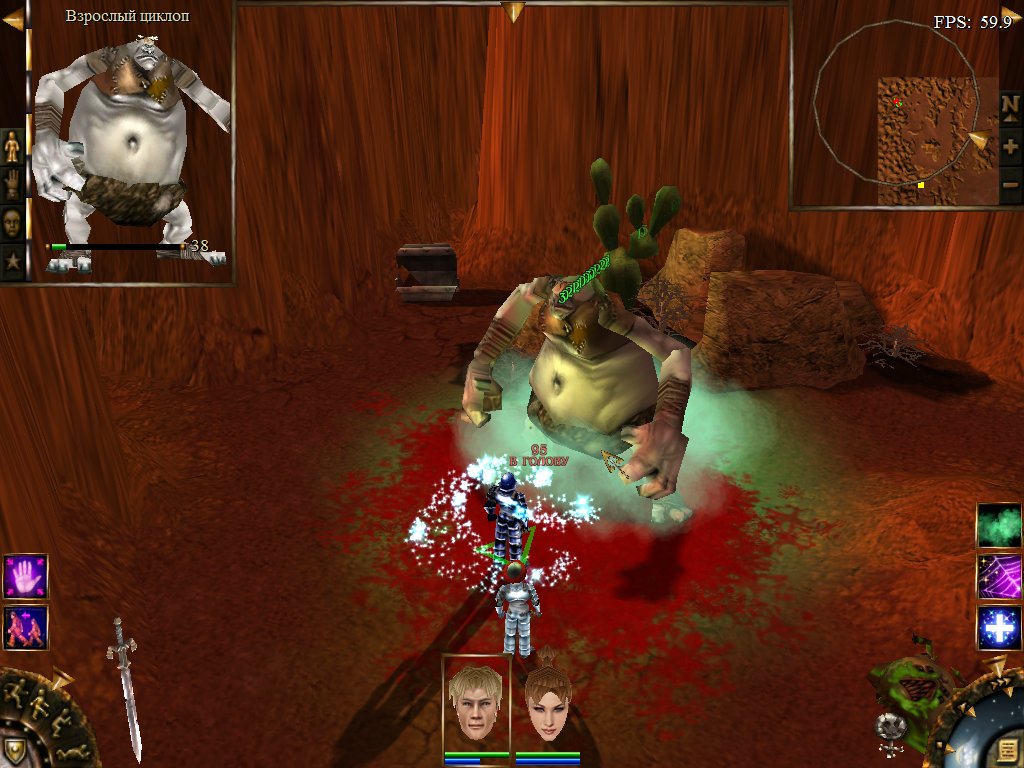Click the shield icon on stance dial
The width and height of the screenshot is (1024, 768).
15,751
